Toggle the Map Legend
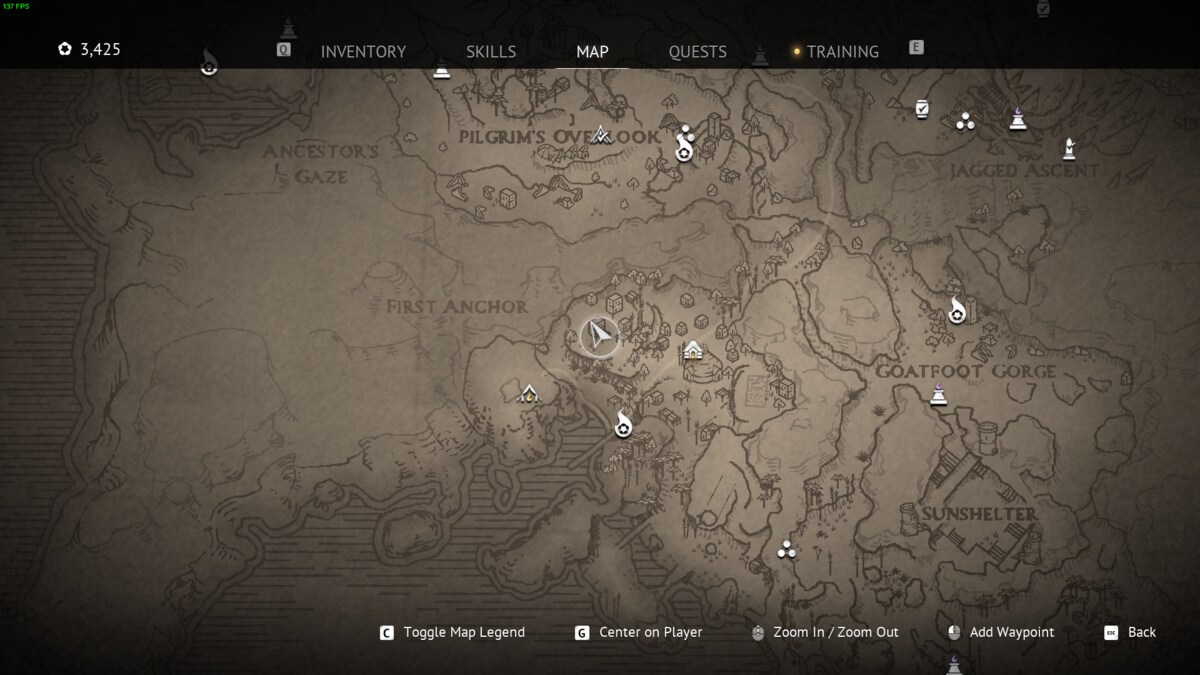The width and height of the screenshot is (1200, 675). coord(463,632)
